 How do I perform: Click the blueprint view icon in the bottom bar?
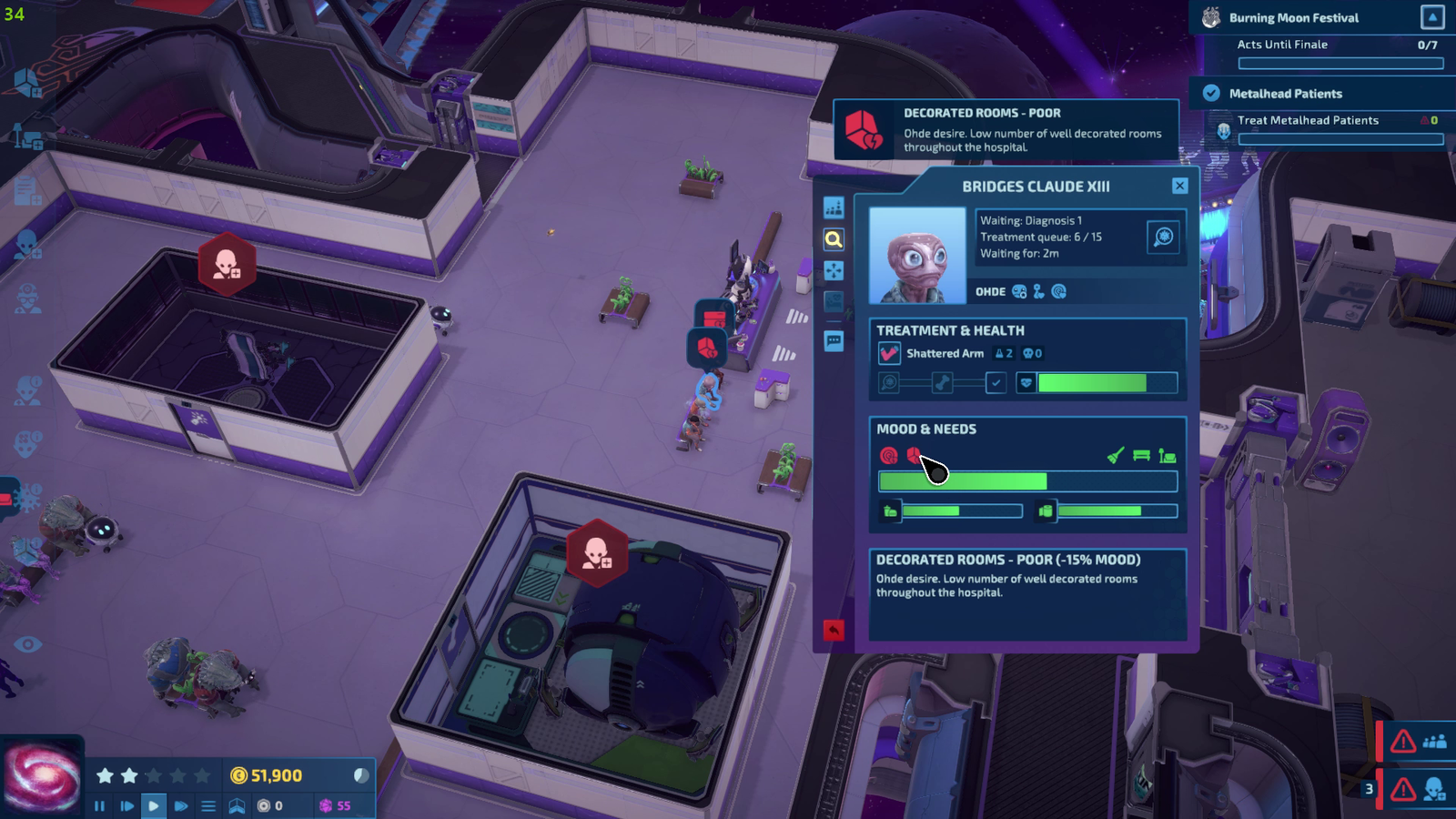click(x=238, y=805)
